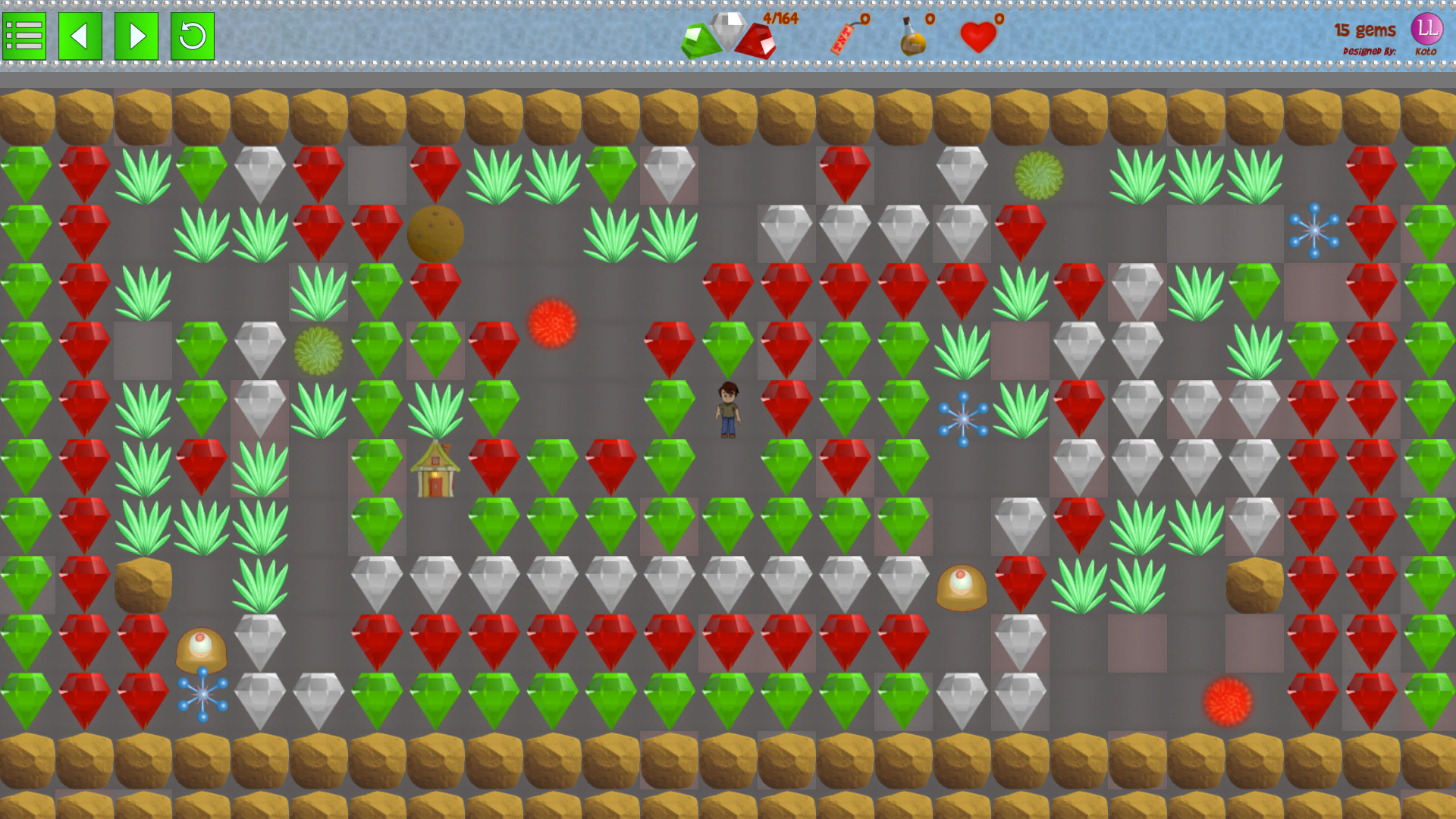Click the small house on the board
The image size is (1456, 819).
(435, 466)
